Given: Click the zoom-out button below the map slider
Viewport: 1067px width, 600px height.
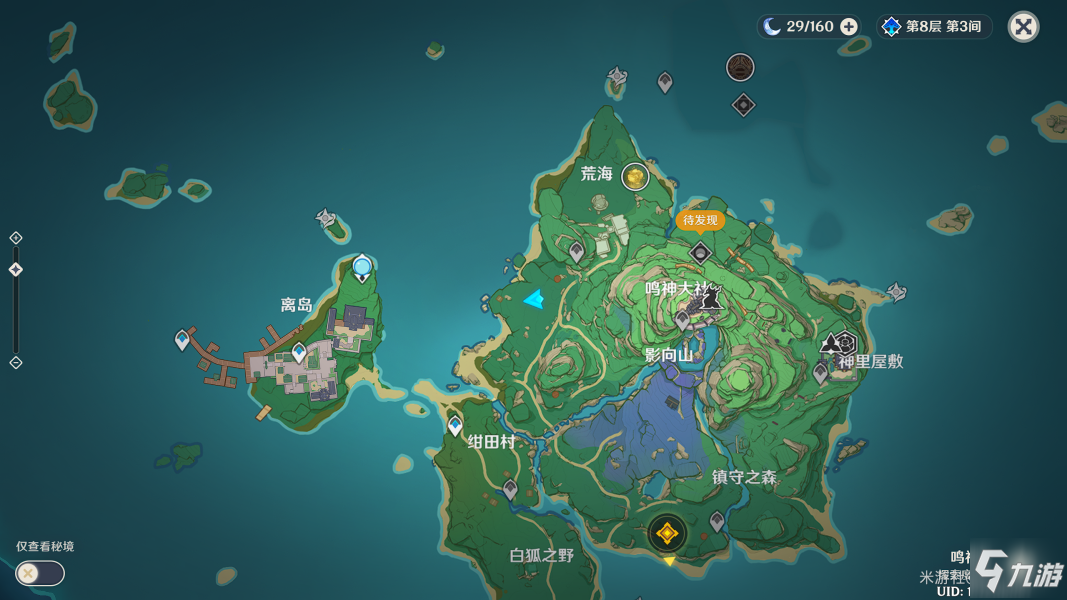Looking at the screenshot, I should (16, 362).
